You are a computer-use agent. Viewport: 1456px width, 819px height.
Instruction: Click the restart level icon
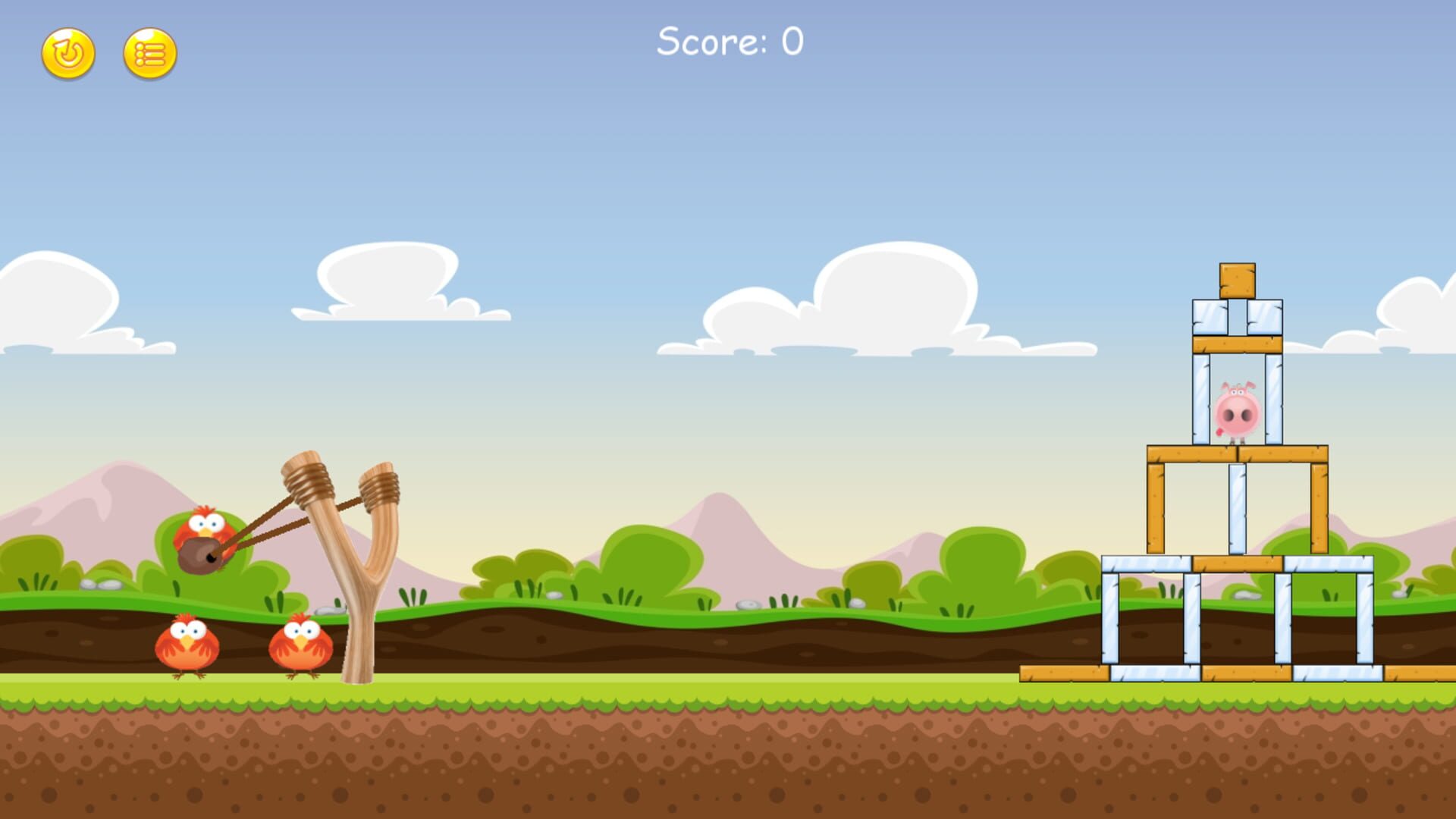[x=68, y=53]
